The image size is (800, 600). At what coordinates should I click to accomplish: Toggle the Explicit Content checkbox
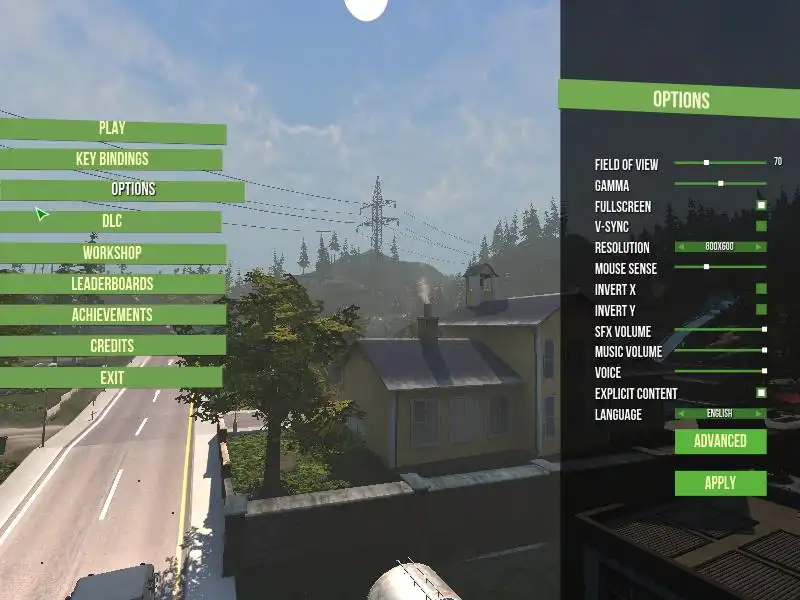click(761, 393)
